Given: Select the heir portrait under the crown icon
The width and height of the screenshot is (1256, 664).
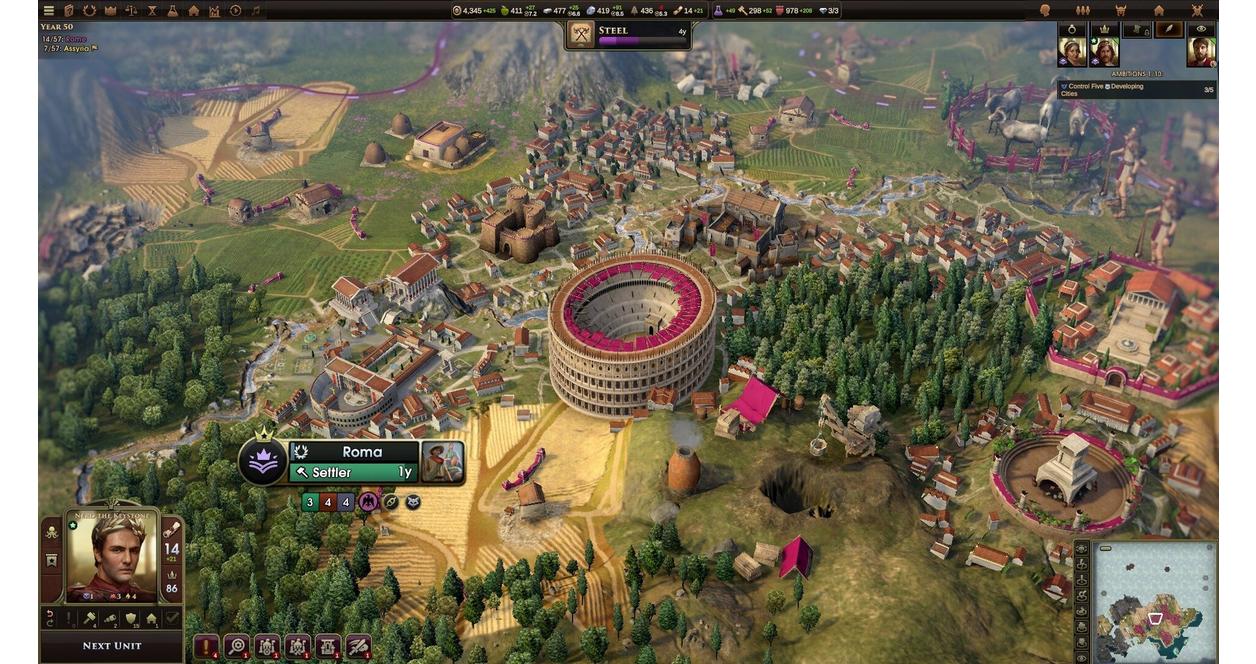Looking at the screenshot, I should tap(1104, 52).
